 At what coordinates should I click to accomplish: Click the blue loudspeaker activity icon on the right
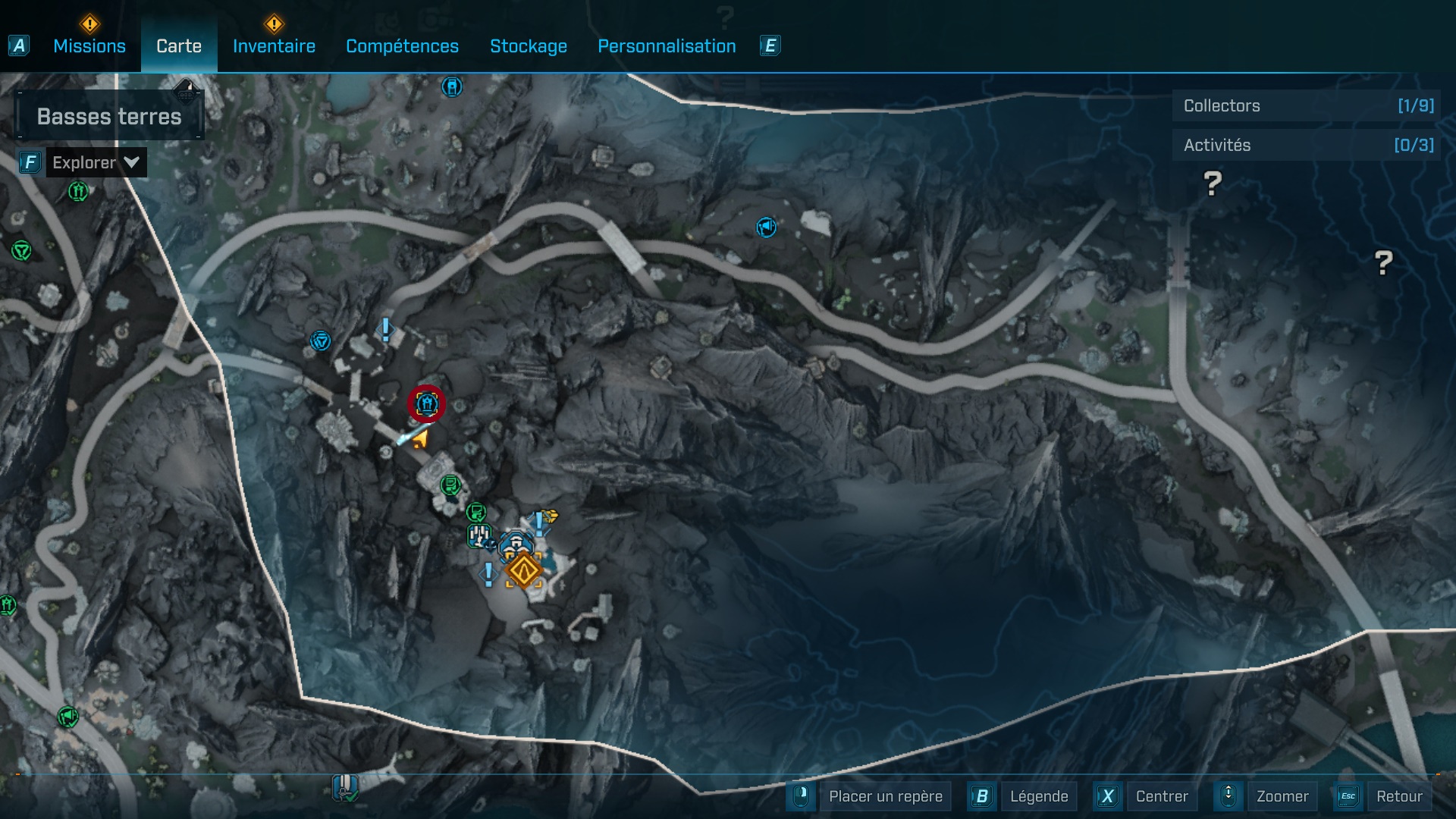(x=766, y=227)
